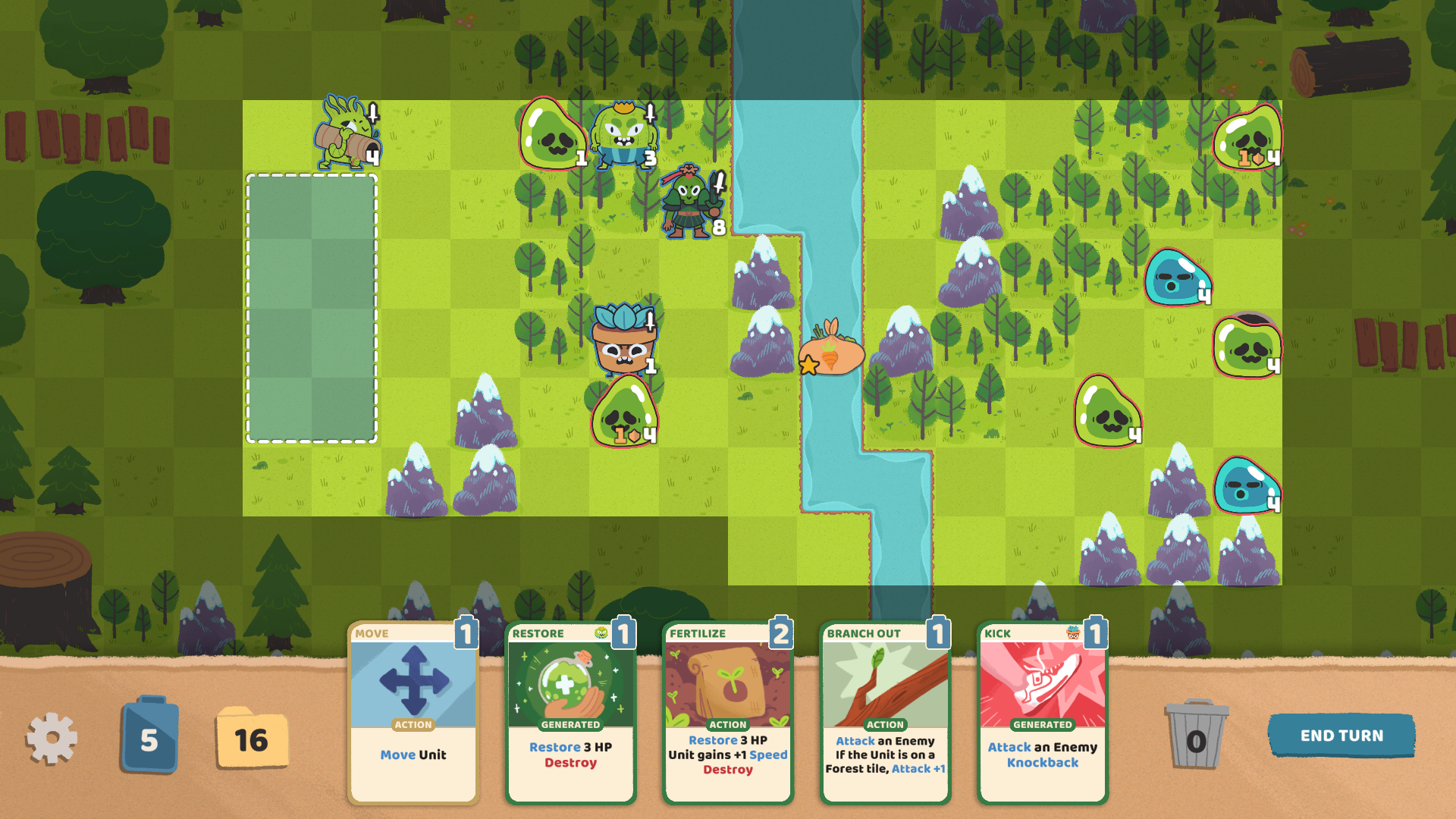This screenshot has height=819, width=1456.
Task: Select the red-masked cactus swordsman
Action: (689, 205)
